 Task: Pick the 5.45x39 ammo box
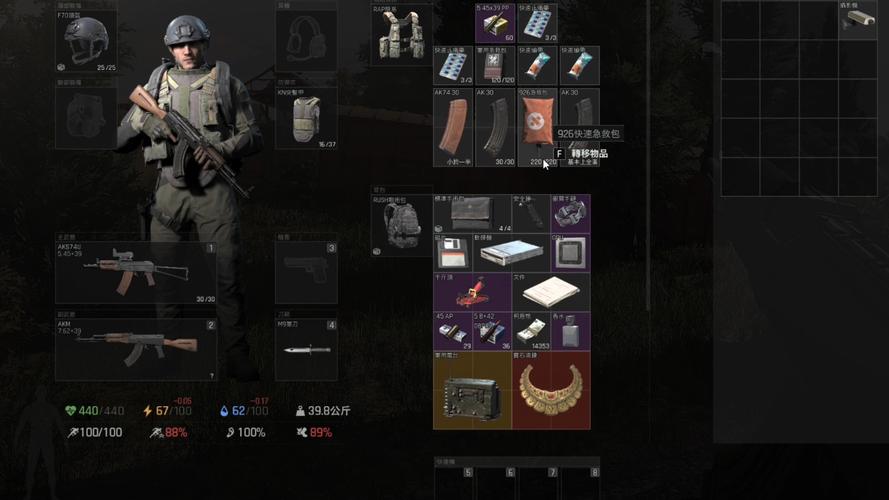493,23
